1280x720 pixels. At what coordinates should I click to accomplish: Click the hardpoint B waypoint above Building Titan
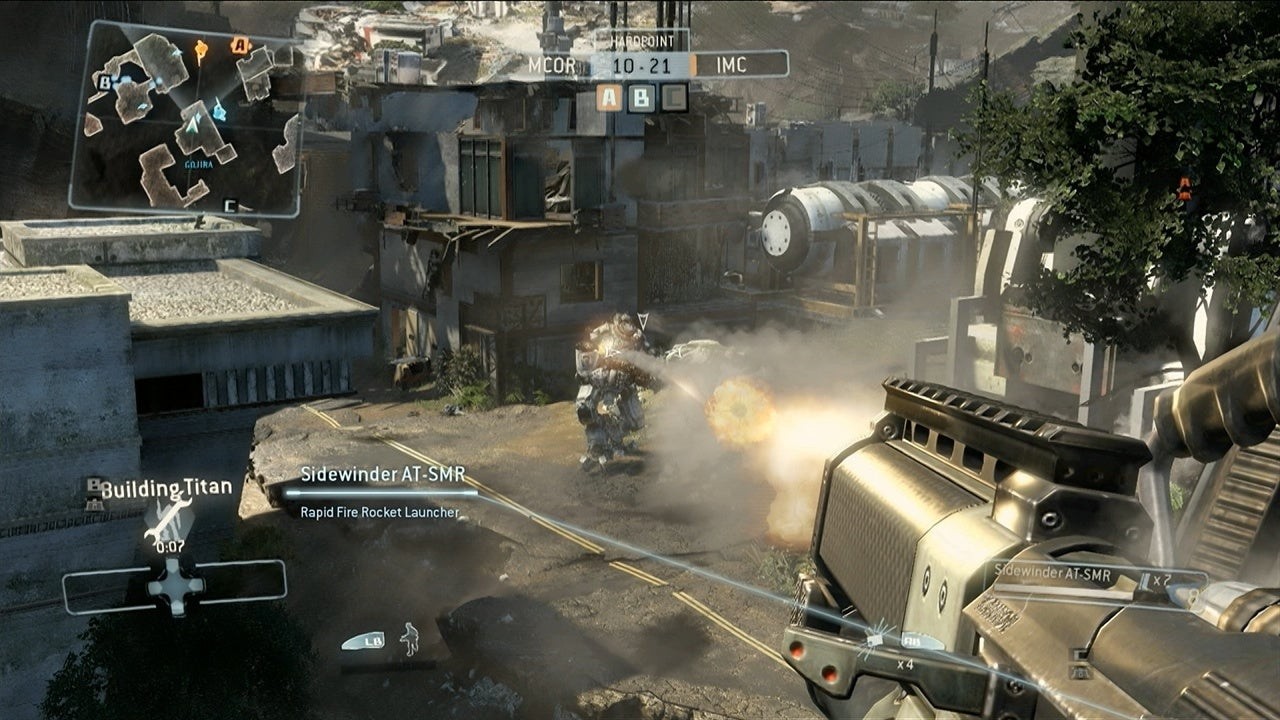tap(93, 488)
